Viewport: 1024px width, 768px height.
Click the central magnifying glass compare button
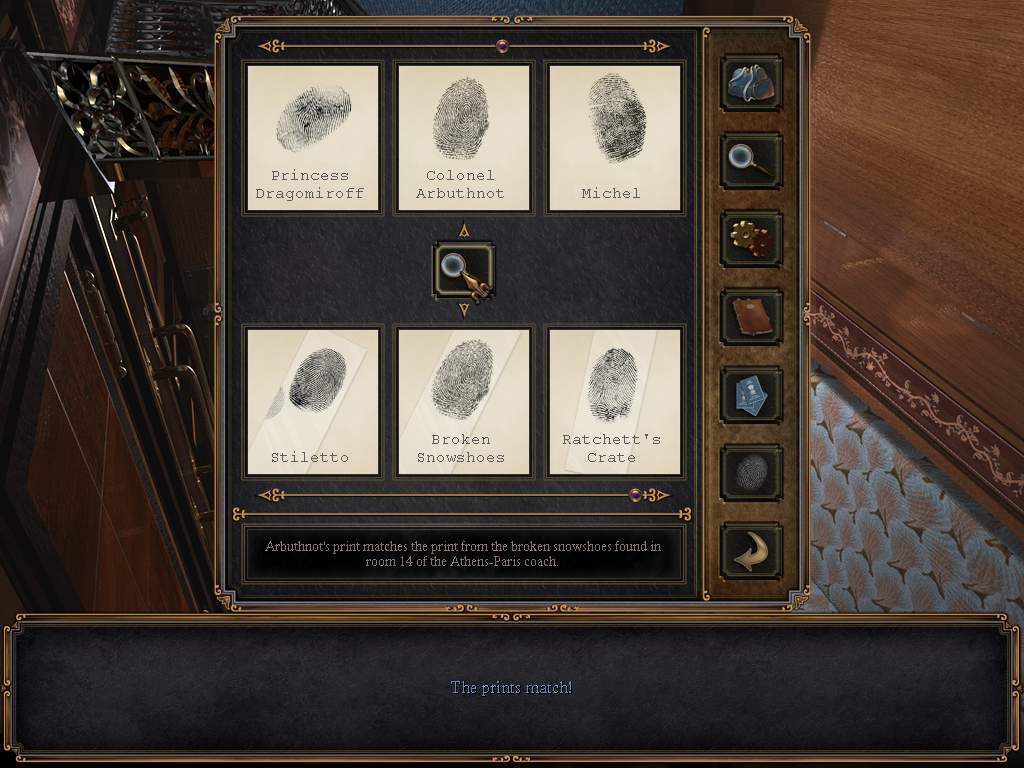tap(463, 270)
